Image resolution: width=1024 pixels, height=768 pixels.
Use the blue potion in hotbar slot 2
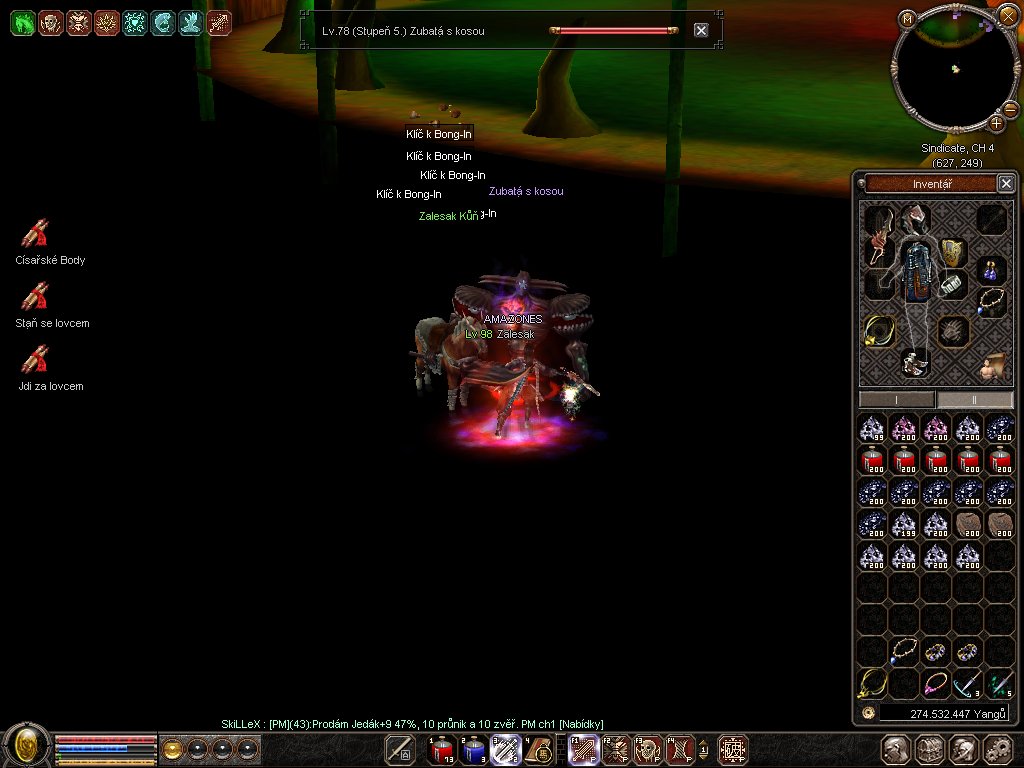coord(473,749)
